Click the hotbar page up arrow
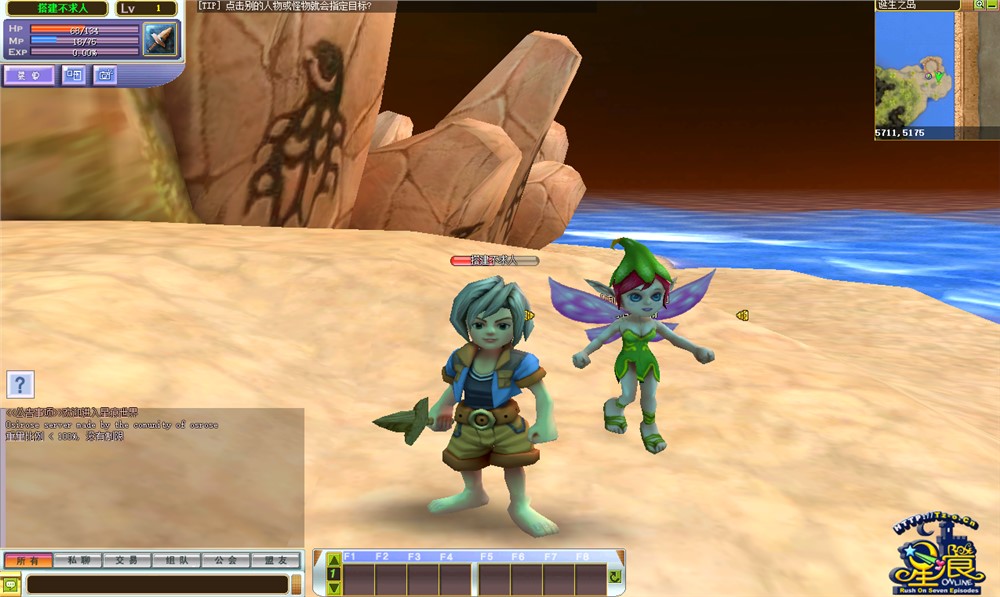 (334, 559)
